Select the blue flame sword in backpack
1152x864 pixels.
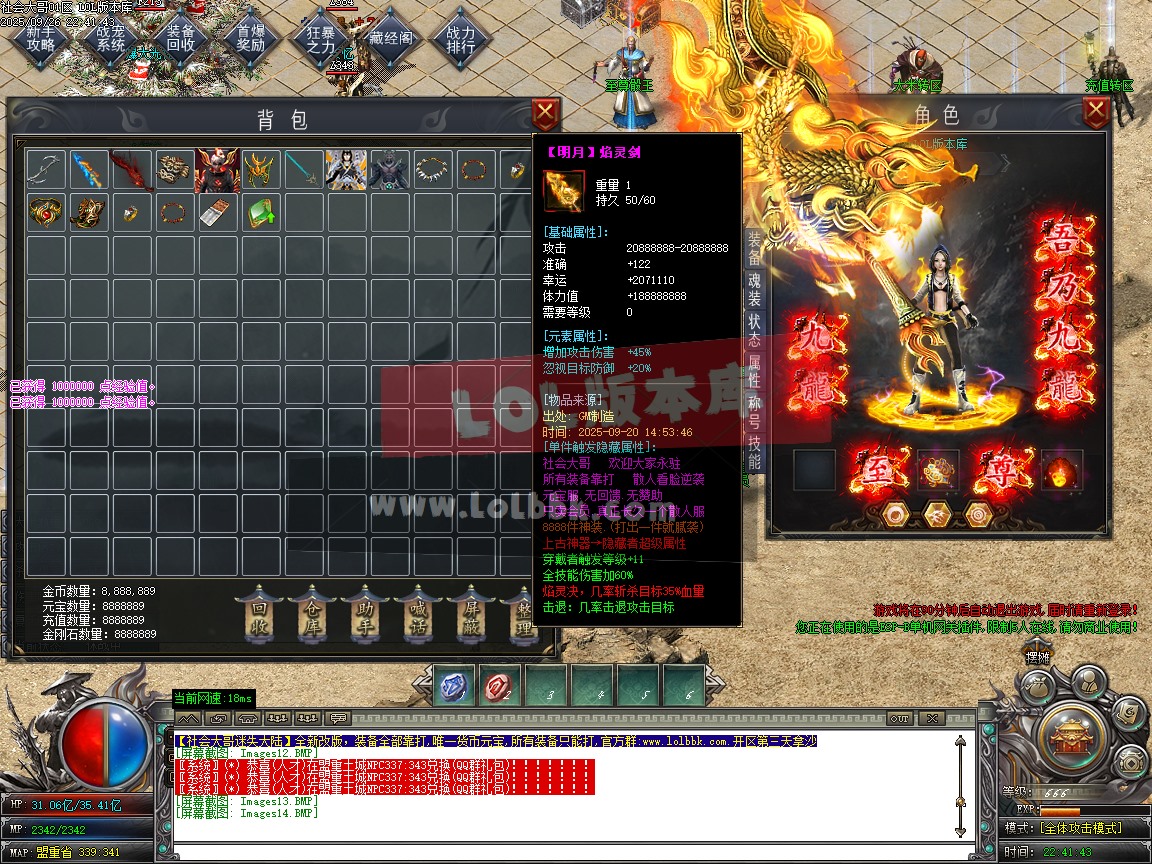pyautogui.click(x=88, y=171)
